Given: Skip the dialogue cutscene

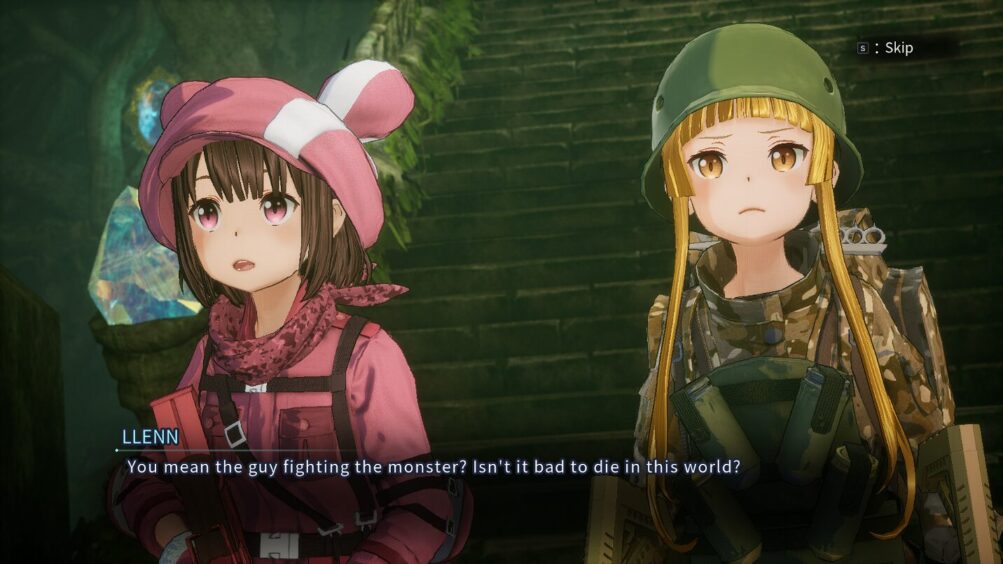Looking at the screenshot, I should click(x=888, y=48).
